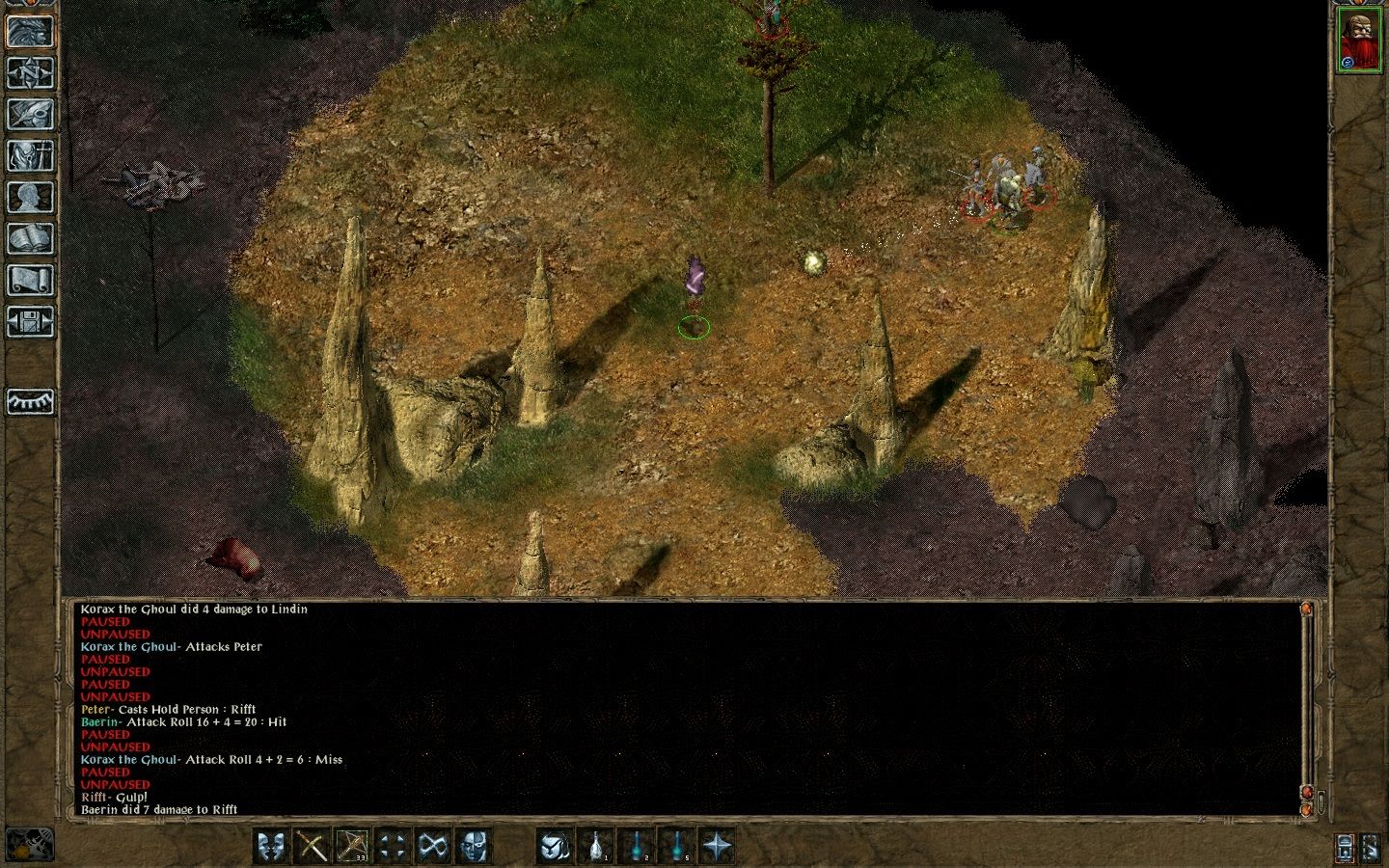This screenshot has width=1389, height=868.
Task: Activate the four-arrows guard action
Action: tap(393, 846)
